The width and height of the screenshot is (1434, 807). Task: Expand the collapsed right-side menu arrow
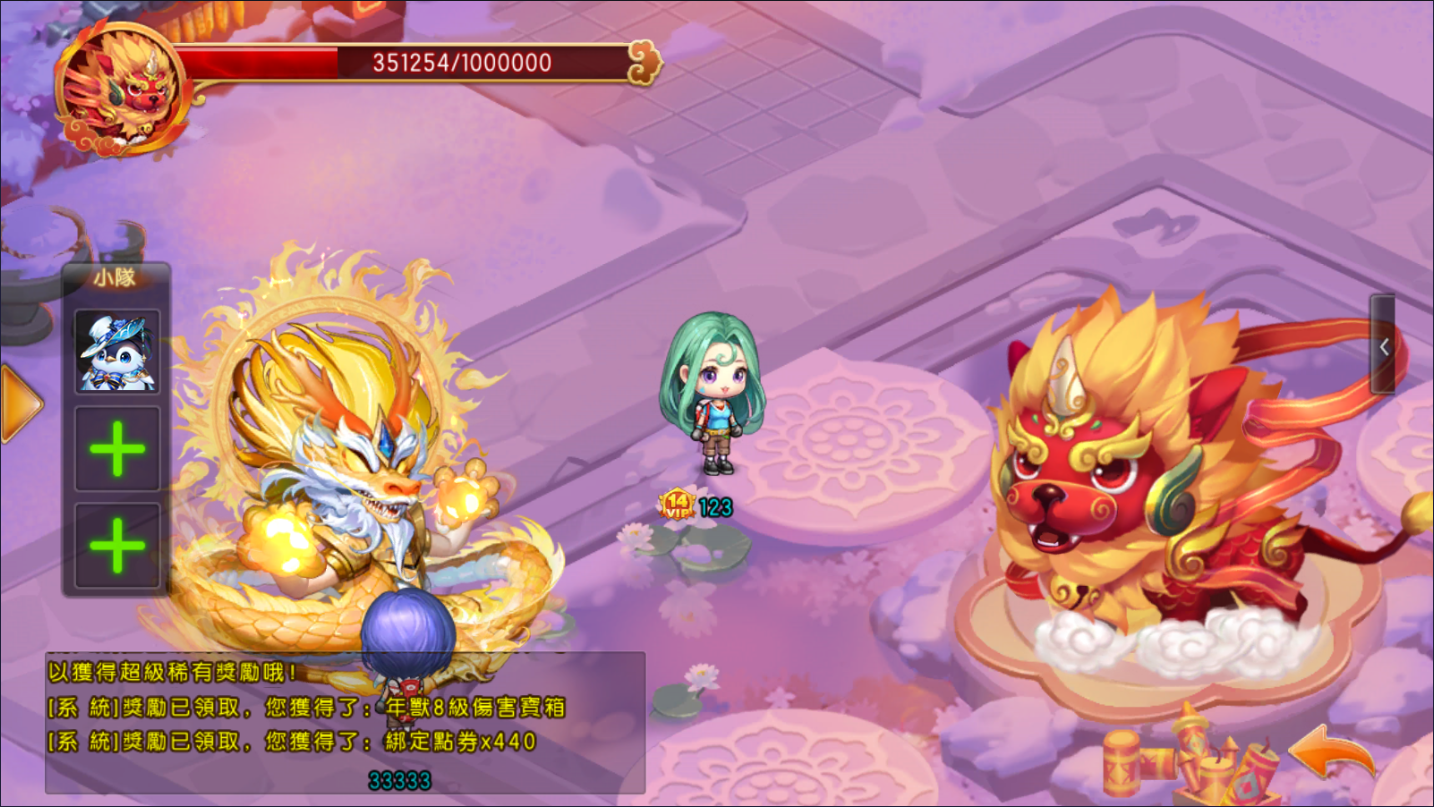(1383, 346)
